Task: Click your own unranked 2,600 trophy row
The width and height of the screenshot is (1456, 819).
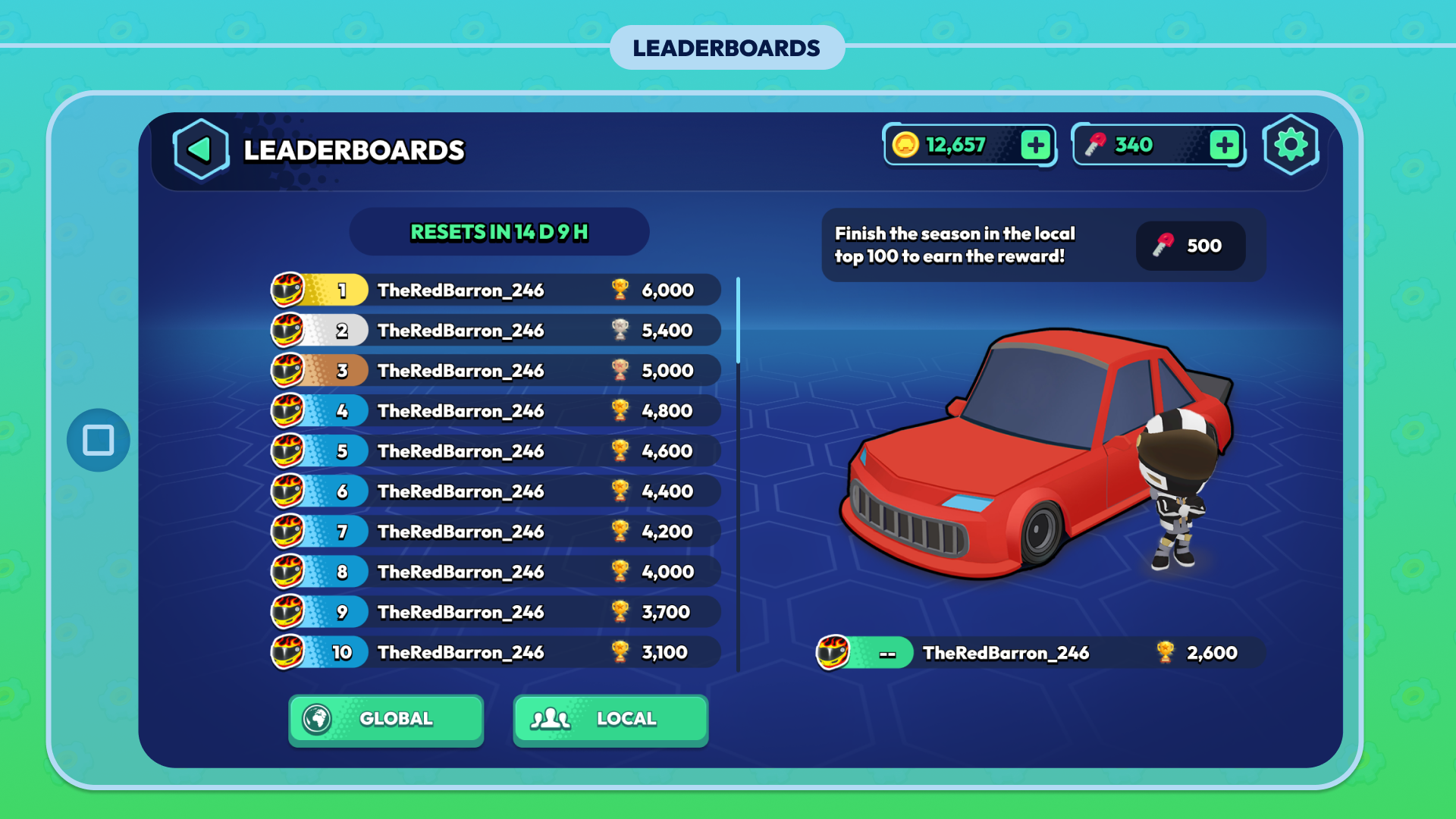Action: 1040,652
